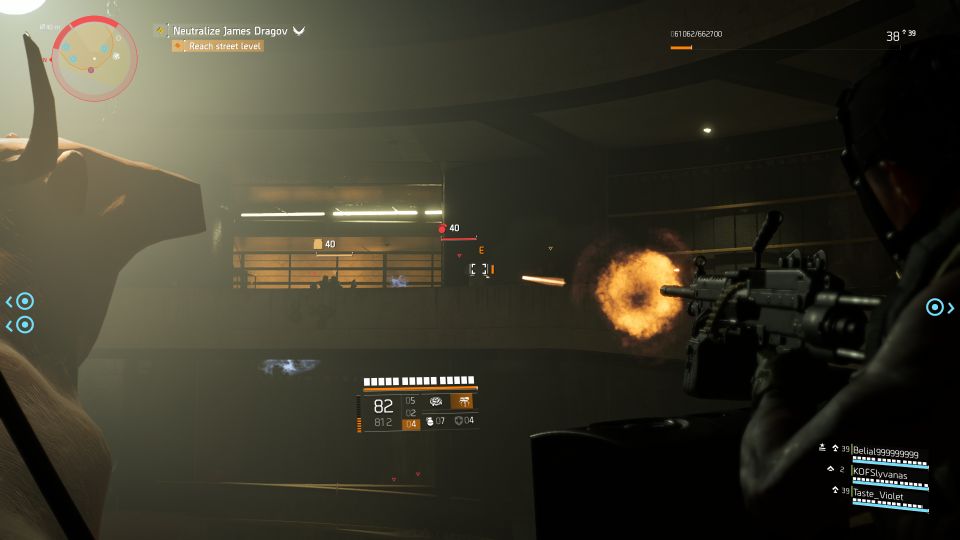Click the Reach street level objective
This screenshot has height=540, width=960.
click(x=225, y=46)
